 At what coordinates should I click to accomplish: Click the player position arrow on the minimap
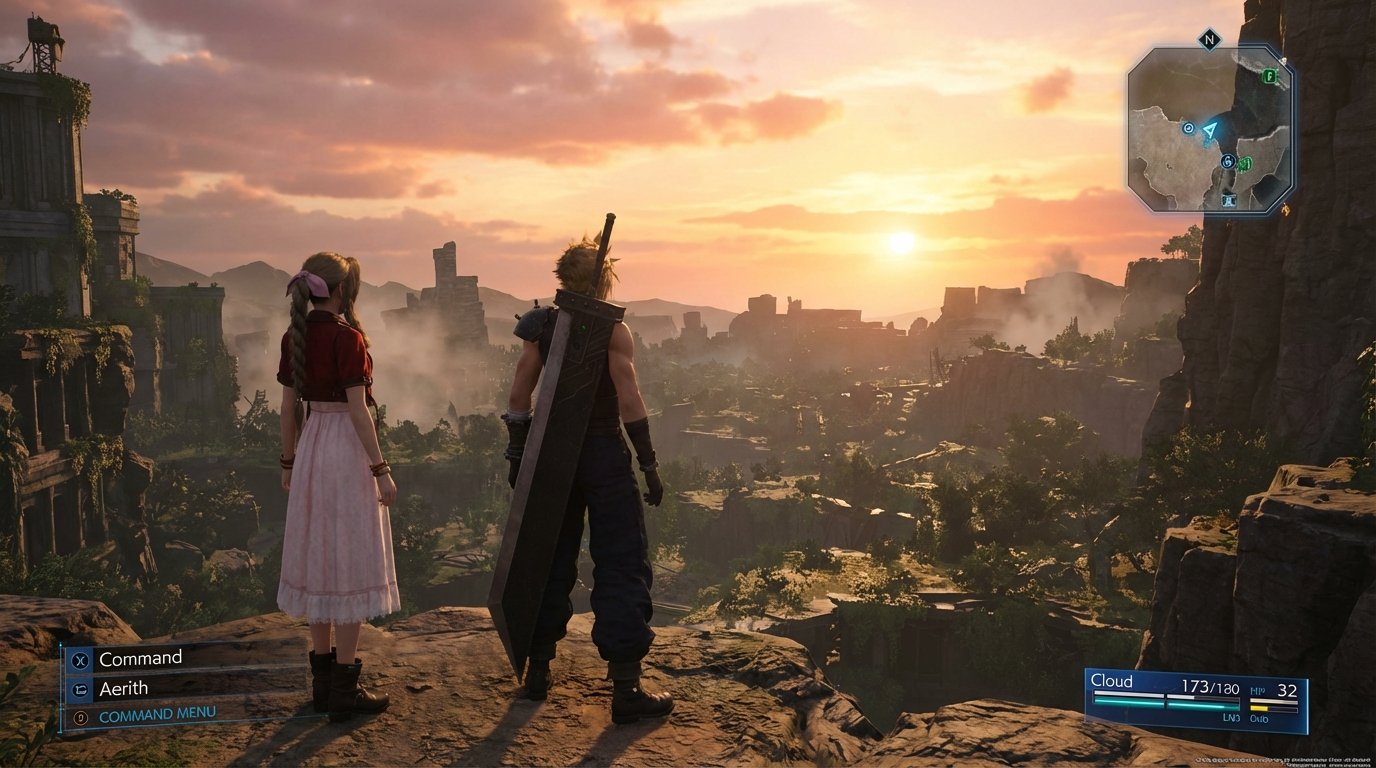point(1209,131)
